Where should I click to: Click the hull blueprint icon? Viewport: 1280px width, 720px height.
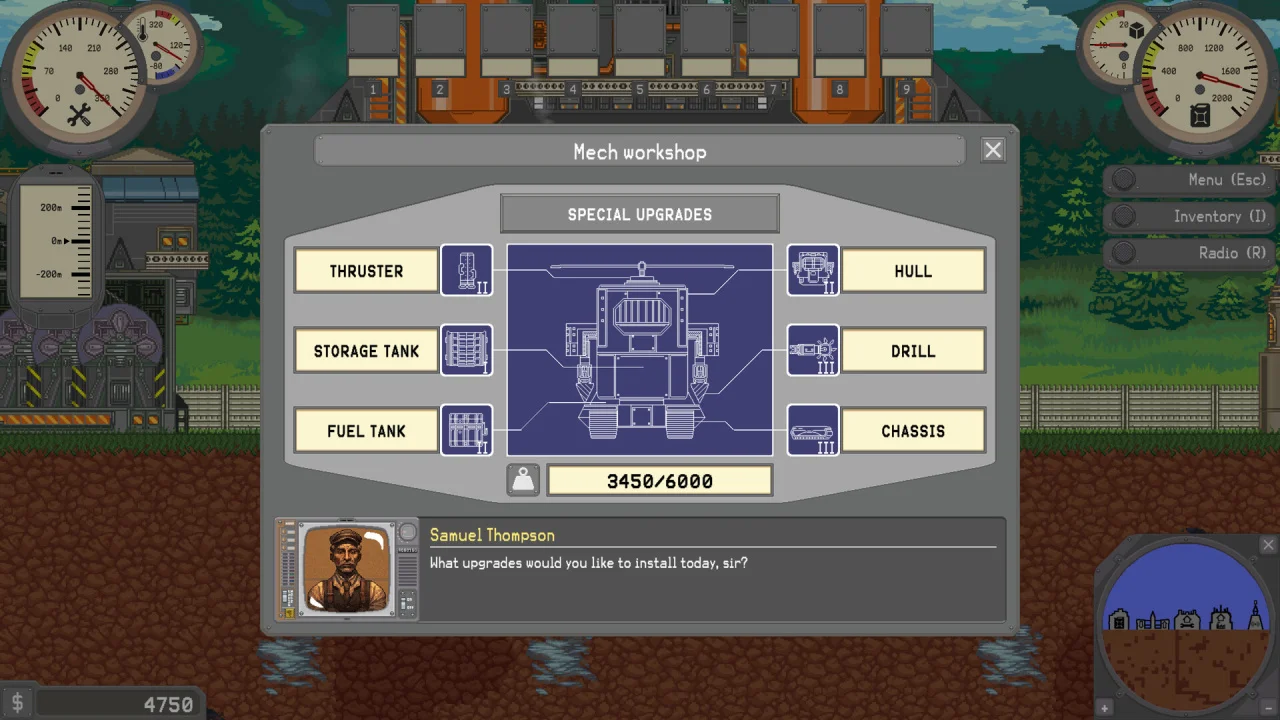point(813,270)
